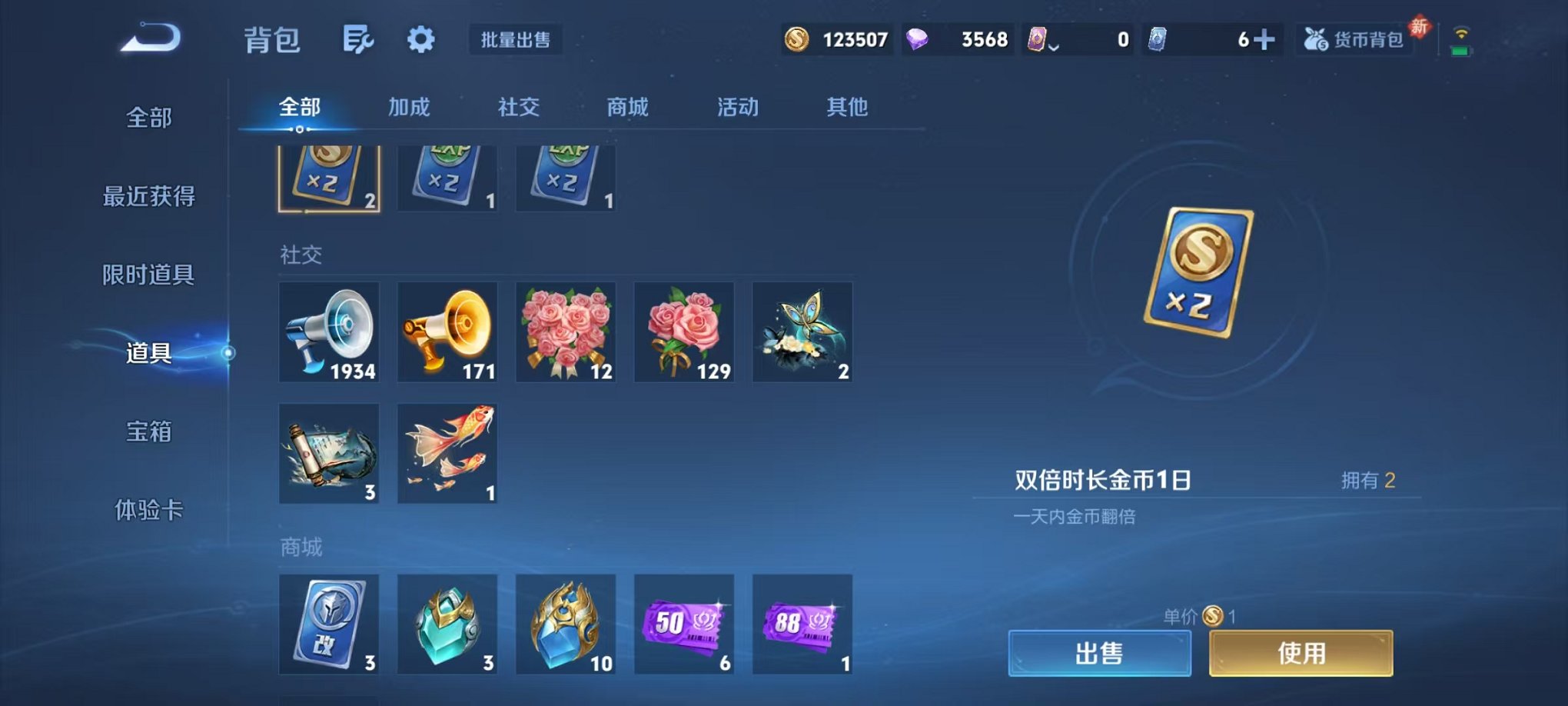Select the koi fish item

[x=447, y=454]
